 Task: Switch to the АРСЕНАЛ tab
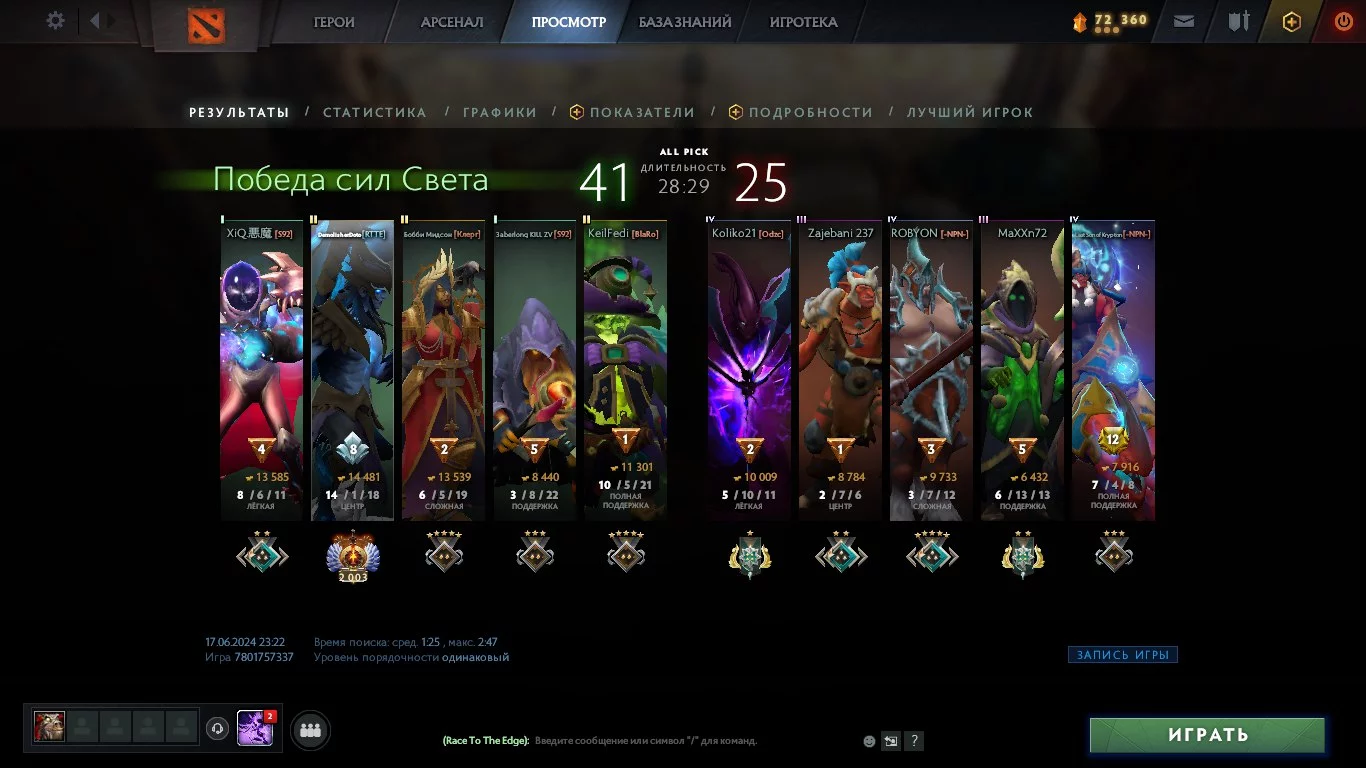(x=452, y=22)
